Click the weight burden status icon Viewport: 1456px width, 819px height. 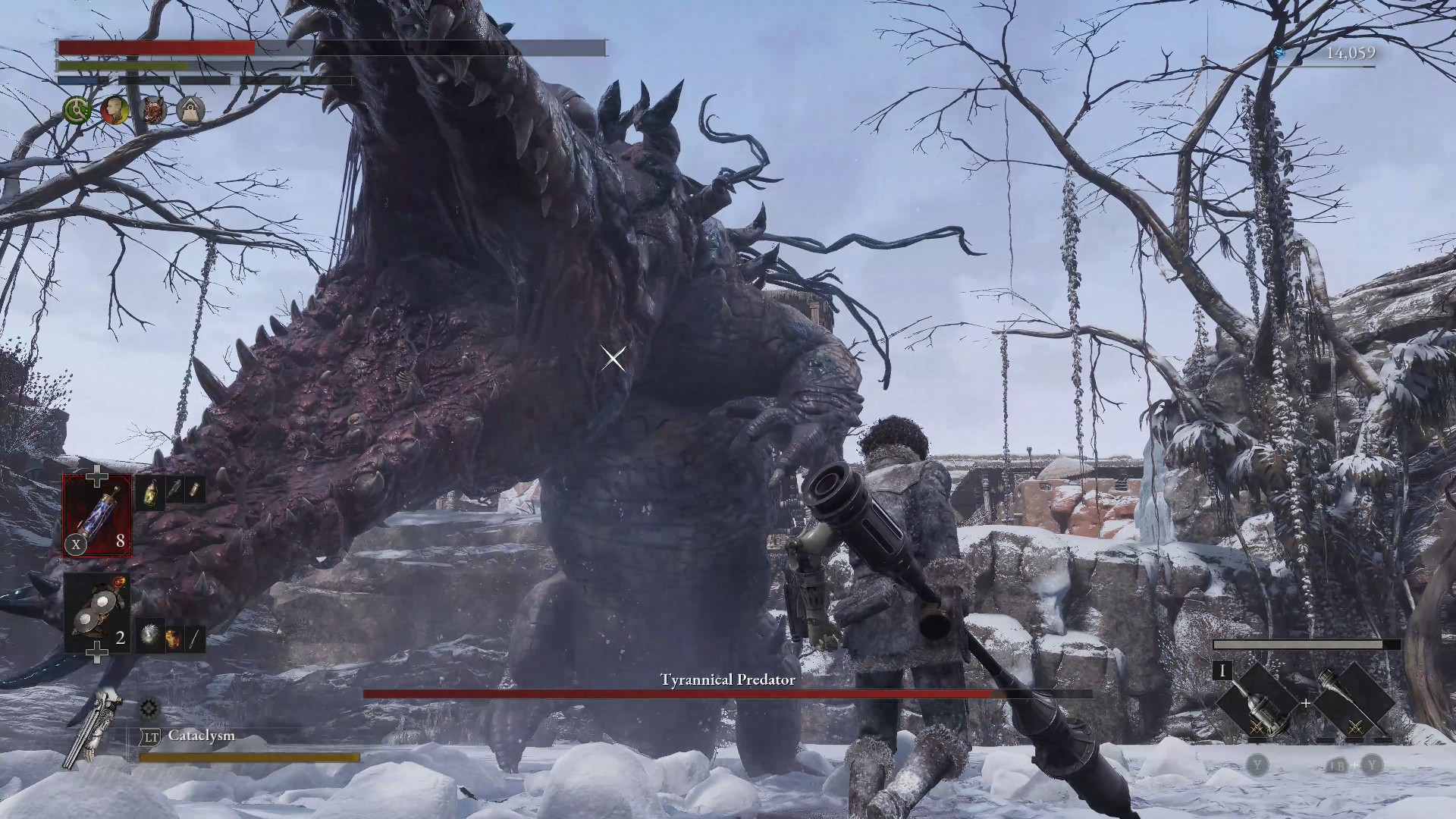(x=190, y=111)
